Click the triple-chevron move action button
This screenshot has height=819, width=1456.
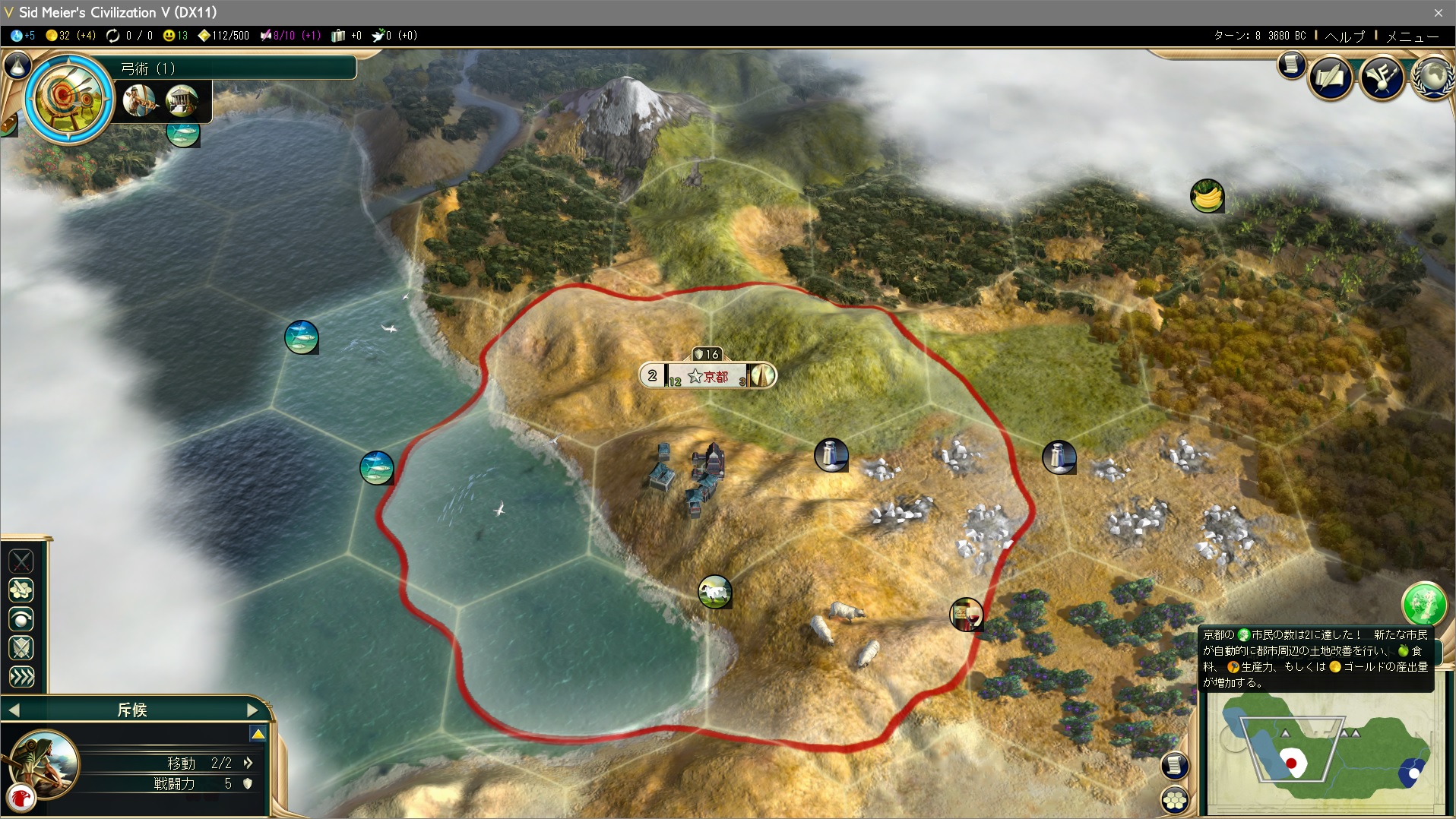(21, 676)
